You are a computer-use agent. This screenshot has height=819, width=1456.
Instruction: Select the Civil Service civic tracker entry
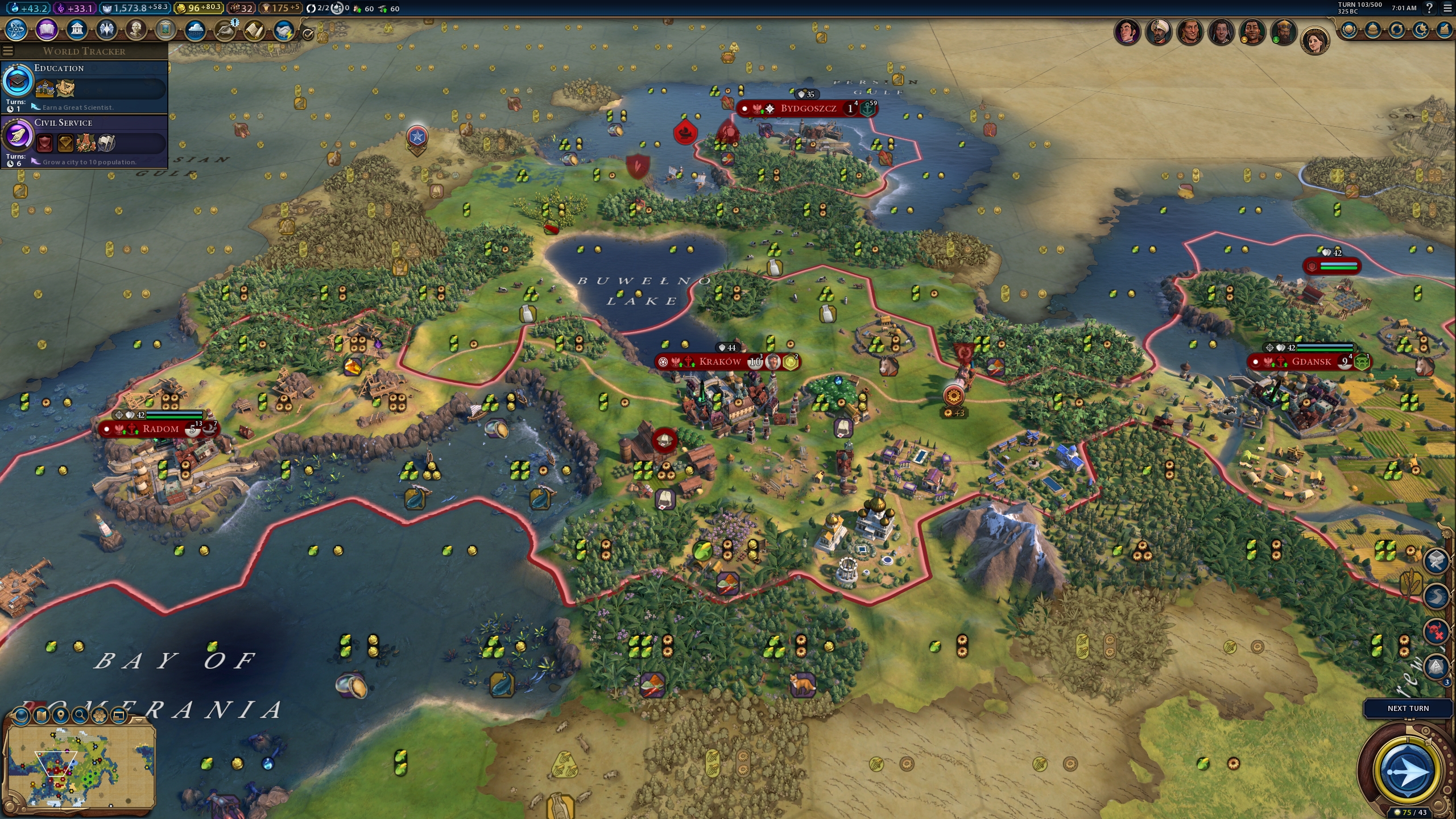tap(84, 141)
